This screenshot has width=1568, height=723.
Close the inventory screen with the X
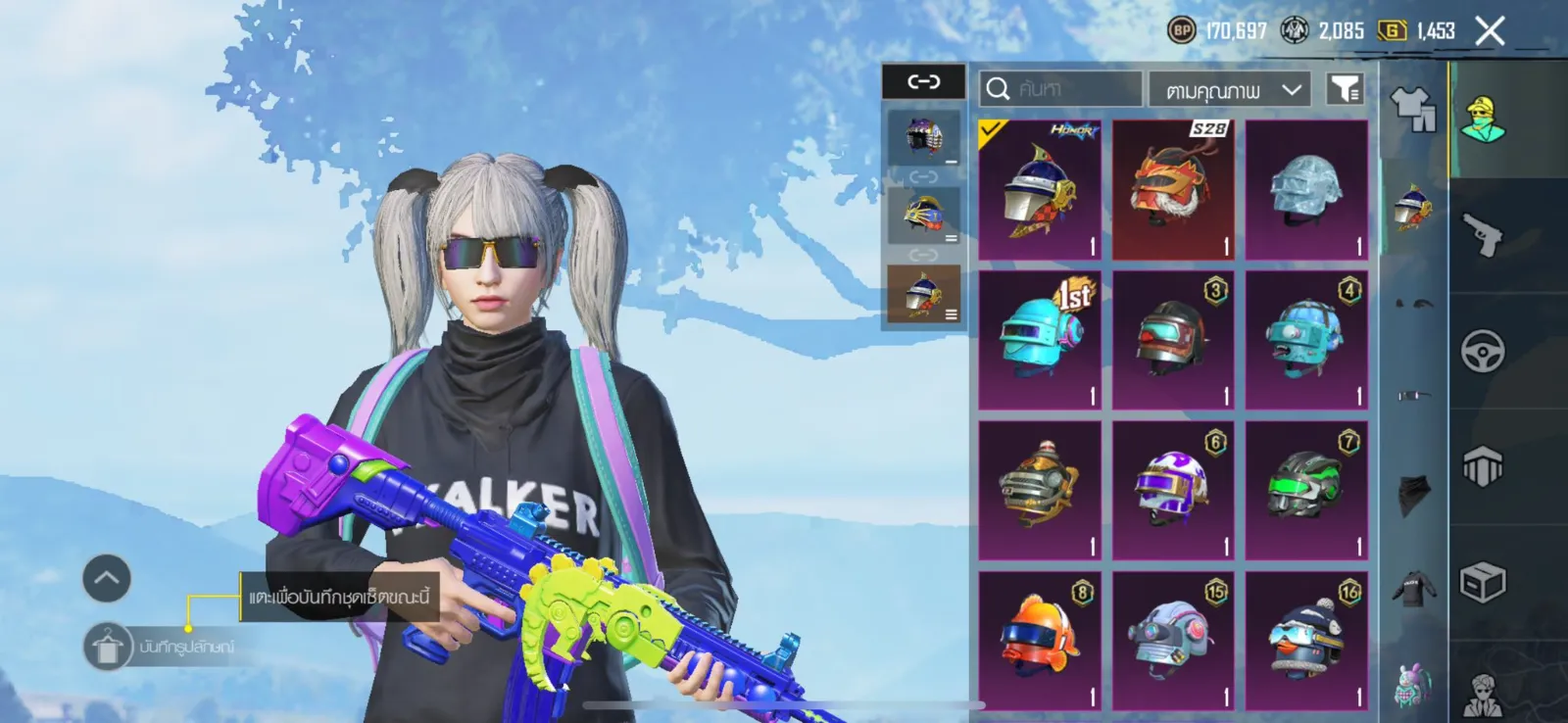[1490, 31]
